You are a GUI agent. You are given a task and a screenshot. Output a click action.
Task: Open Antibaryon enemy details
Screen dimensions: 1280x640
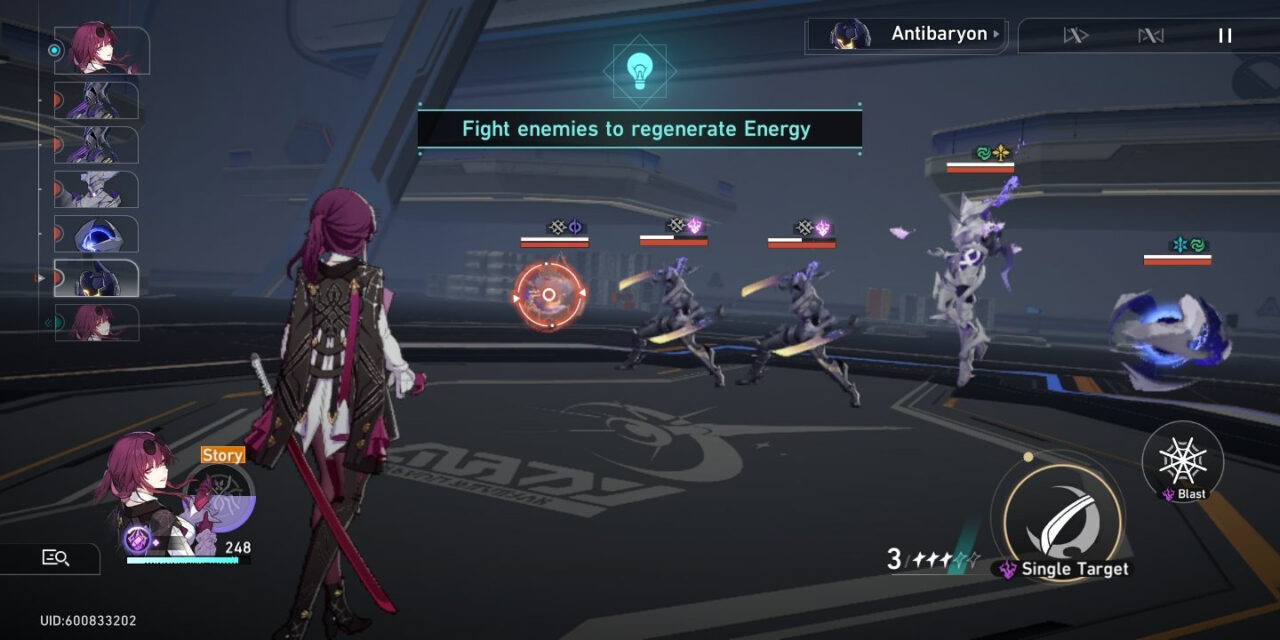pos(905,35)
